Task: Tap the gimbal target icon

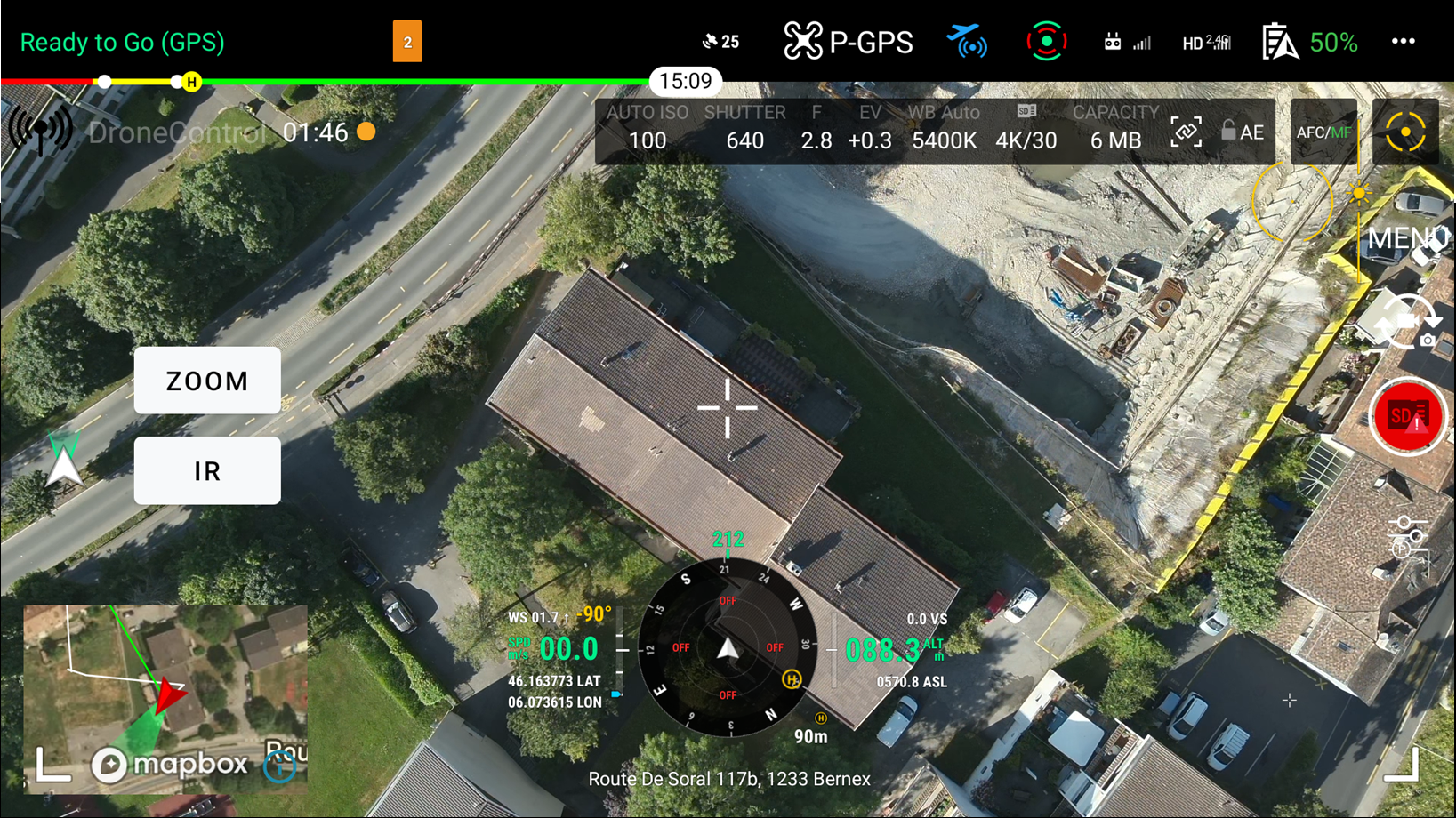Action: (1405, 132)
